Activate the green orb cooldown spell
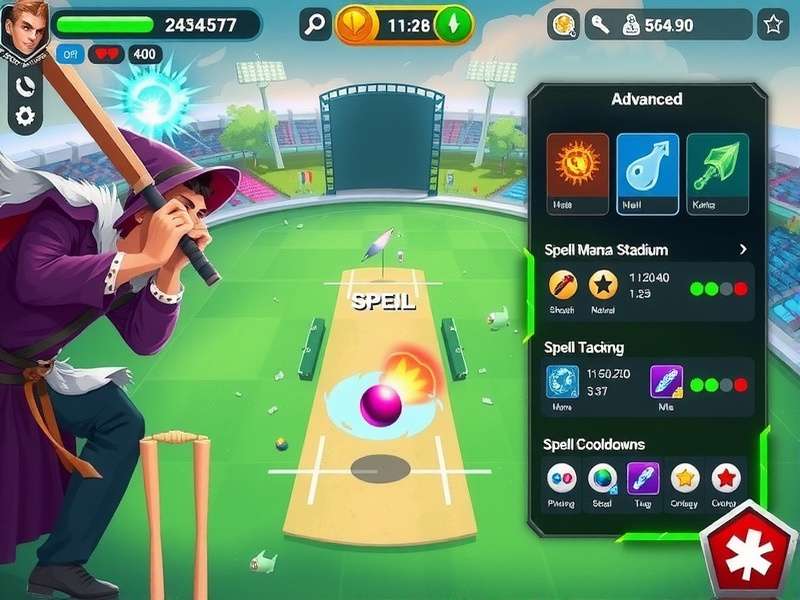Viewport: 800px width, 600px height. 601,478
